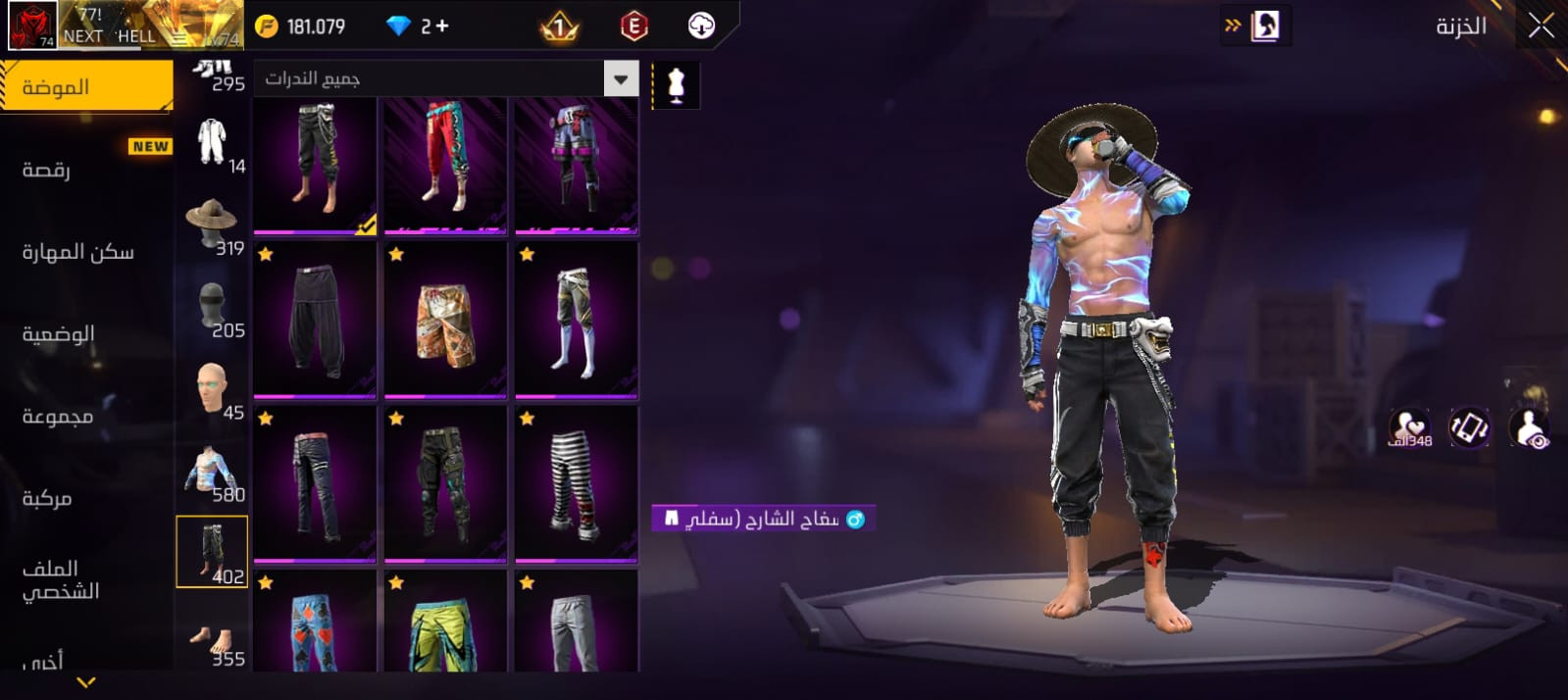Viewport: 1568px width, 700px height.
Task: Choose the white jumpsuit outfit set category
Action: coord(212,143)
